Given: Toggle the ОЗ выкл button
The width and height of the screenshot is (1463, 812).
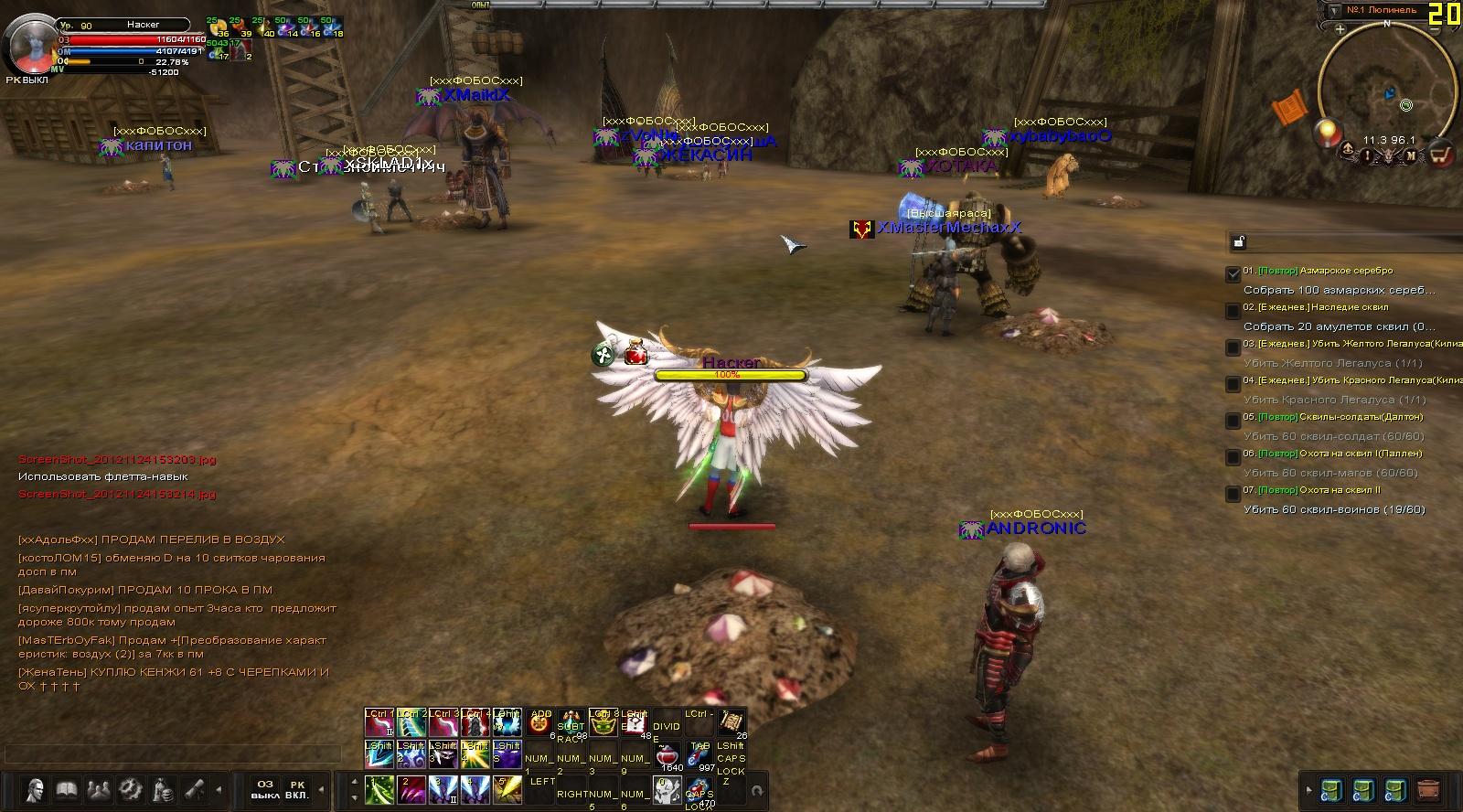Looking at the screenshot, I should click(265, 789).
